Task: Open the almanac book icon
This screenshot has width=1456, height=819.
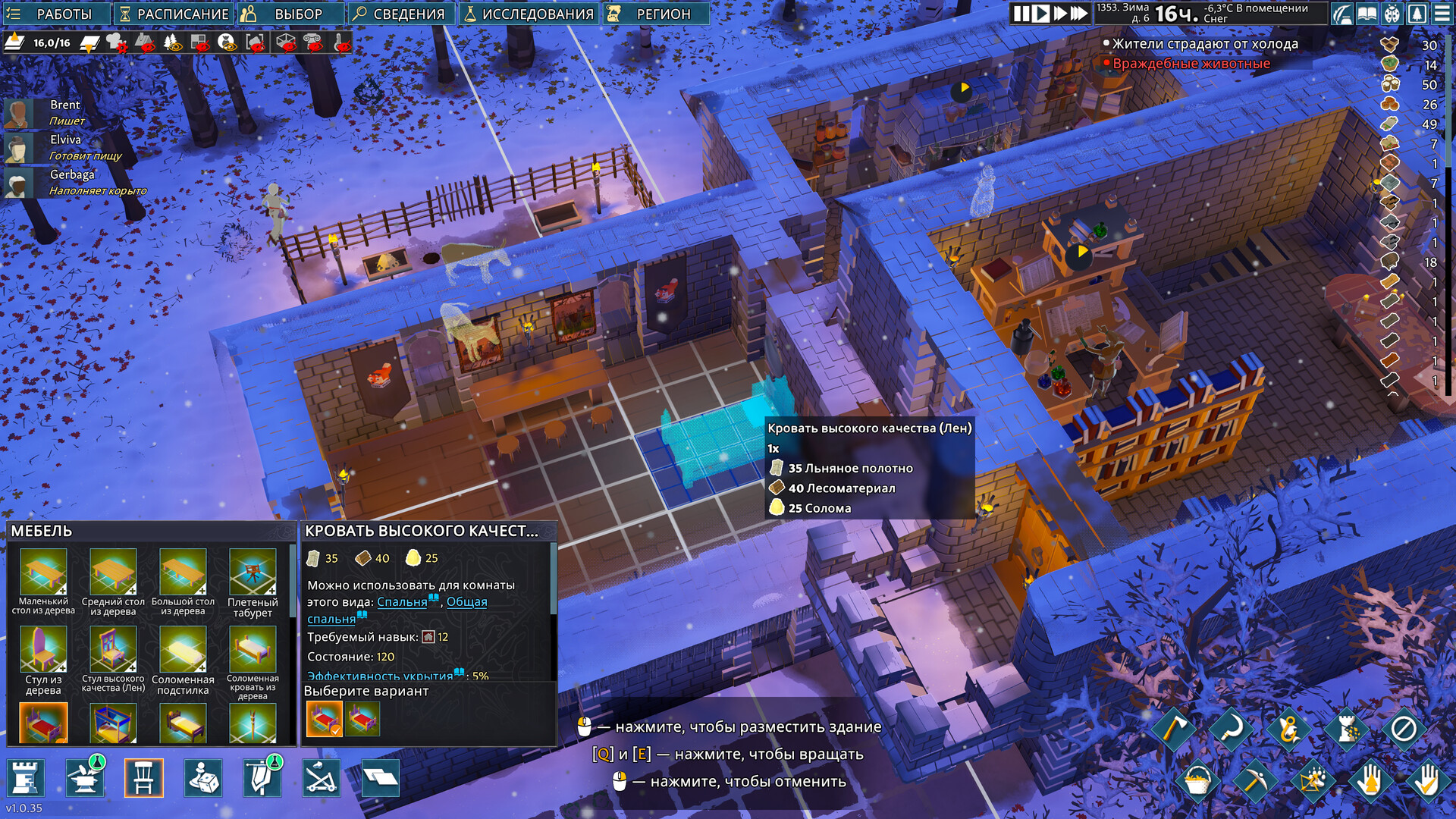Action: (1367, 14)
